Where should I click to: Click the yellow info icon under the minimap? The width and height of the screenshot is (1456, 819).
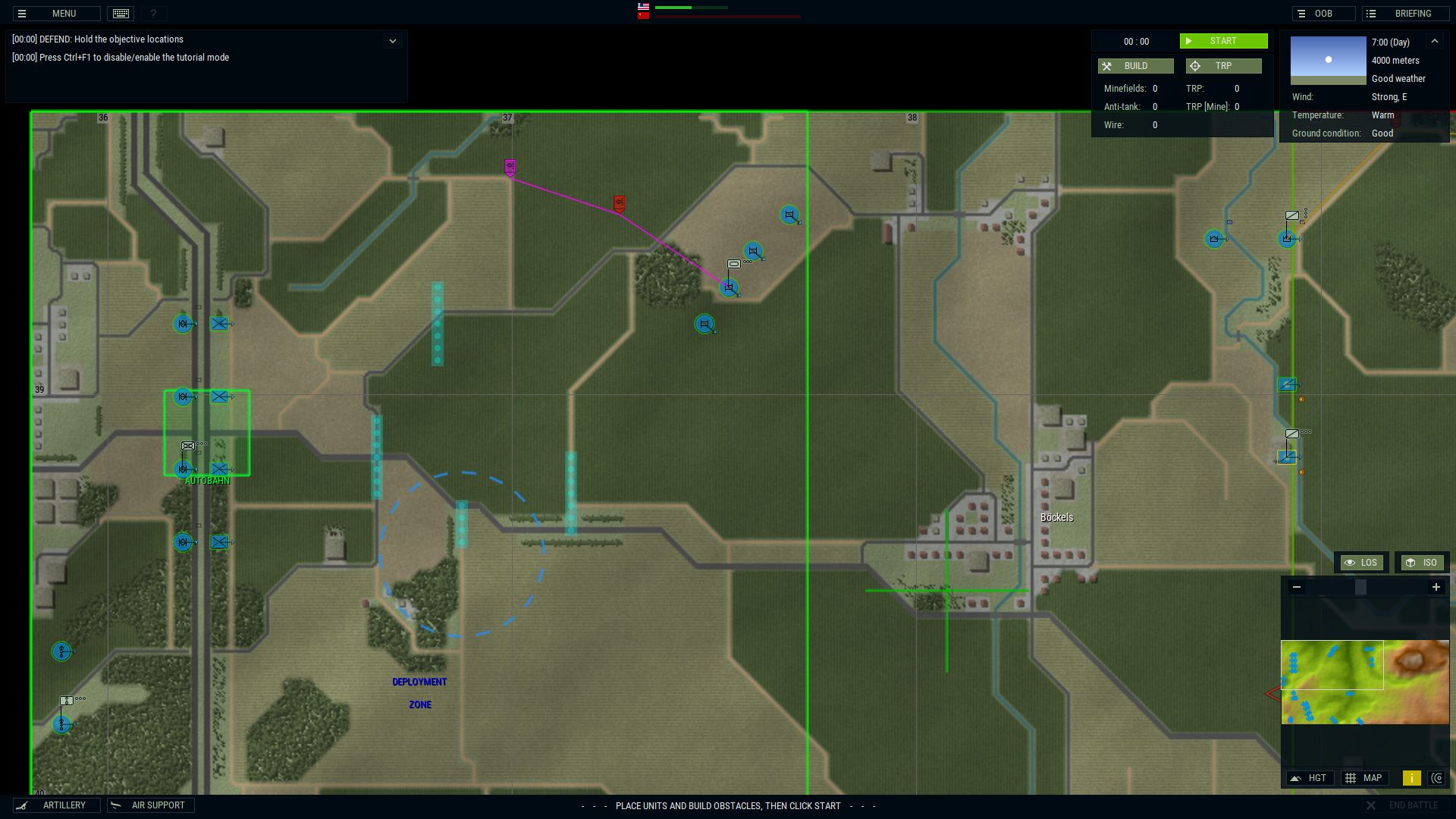(1411, 778)
